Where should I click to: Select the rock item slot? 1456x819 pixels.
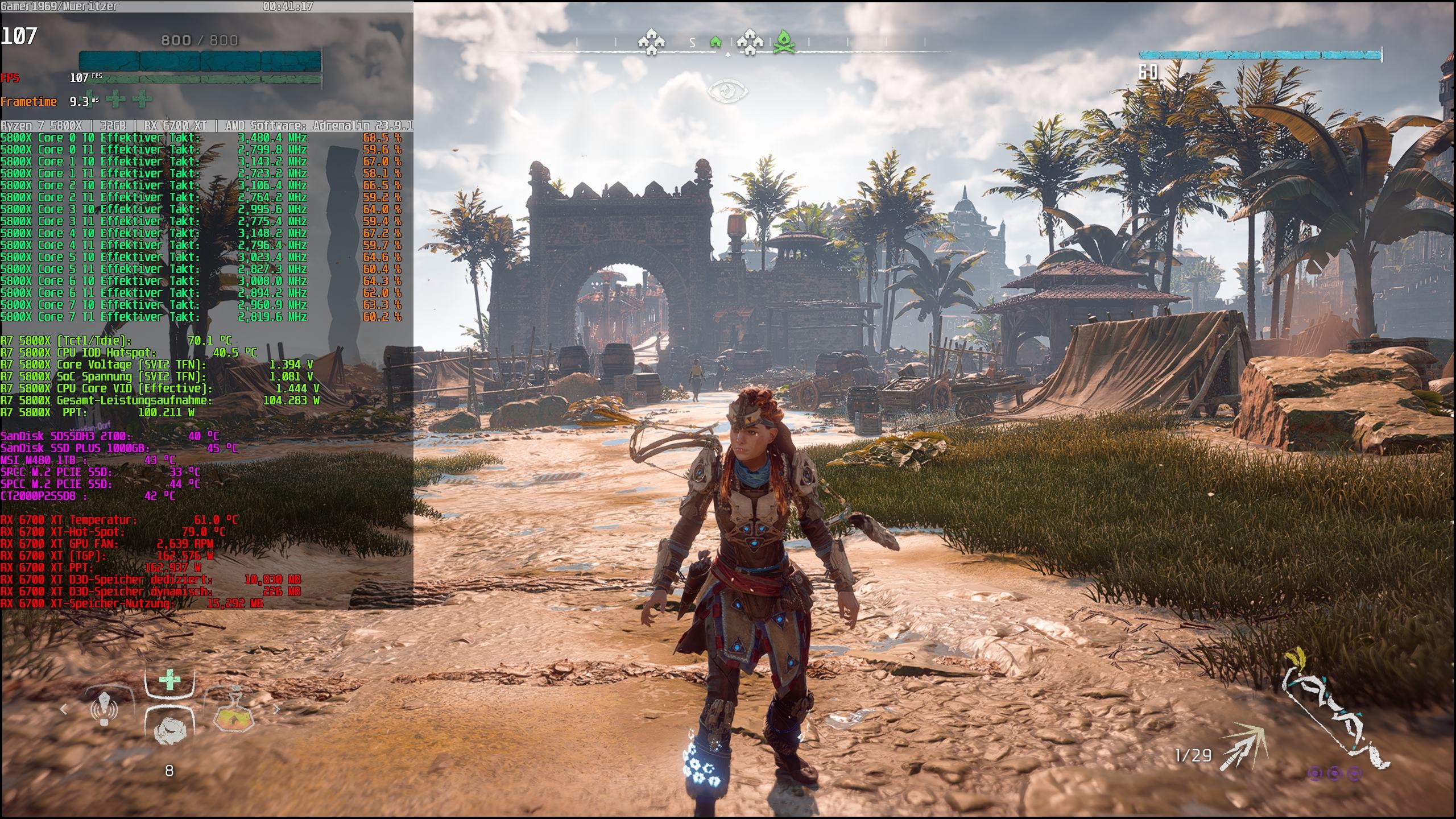(x=169, y=730)
